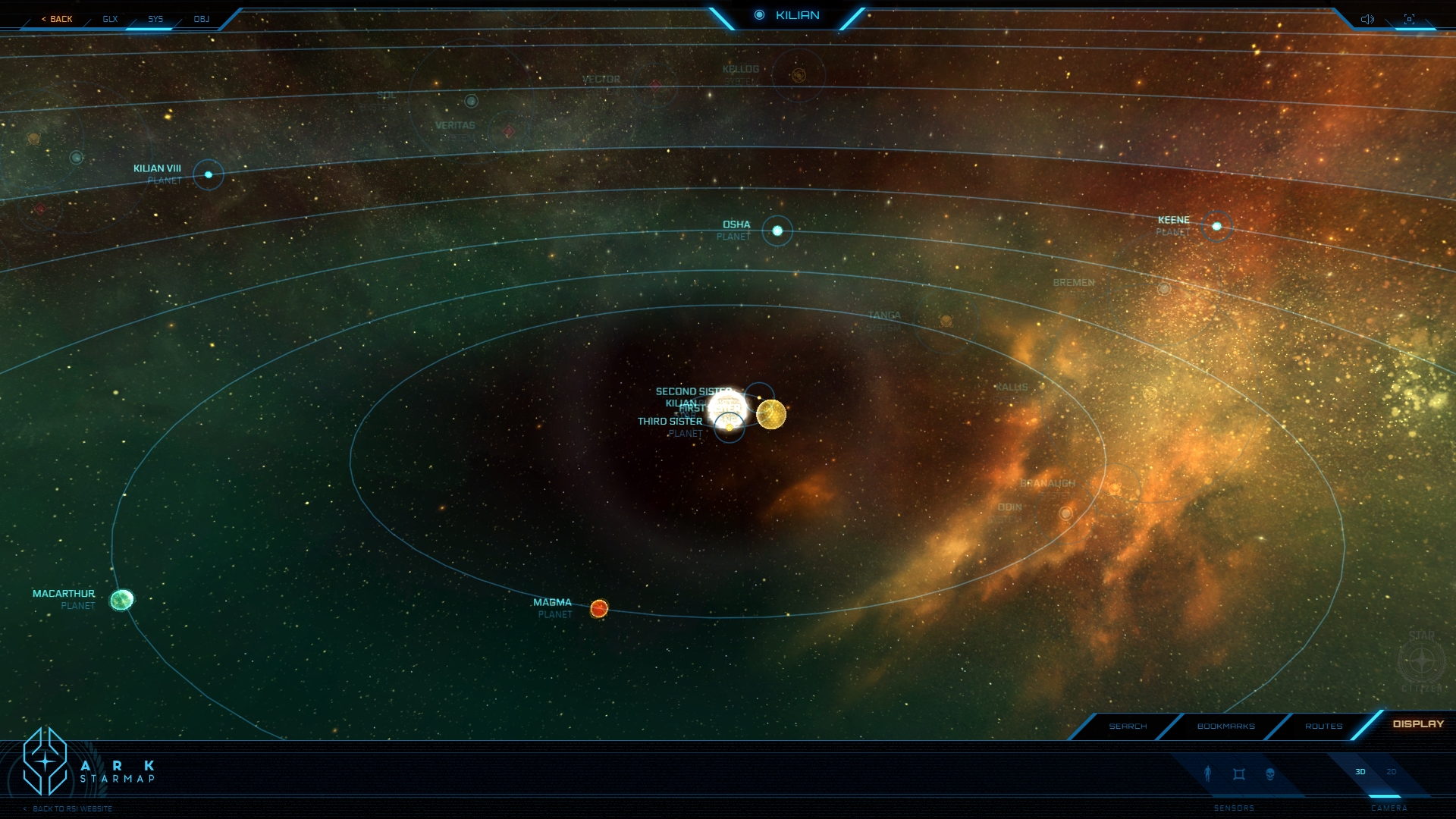Follow the Back to RSI Website link
This screenshot has width=1456, height=819.
point(72,809)
